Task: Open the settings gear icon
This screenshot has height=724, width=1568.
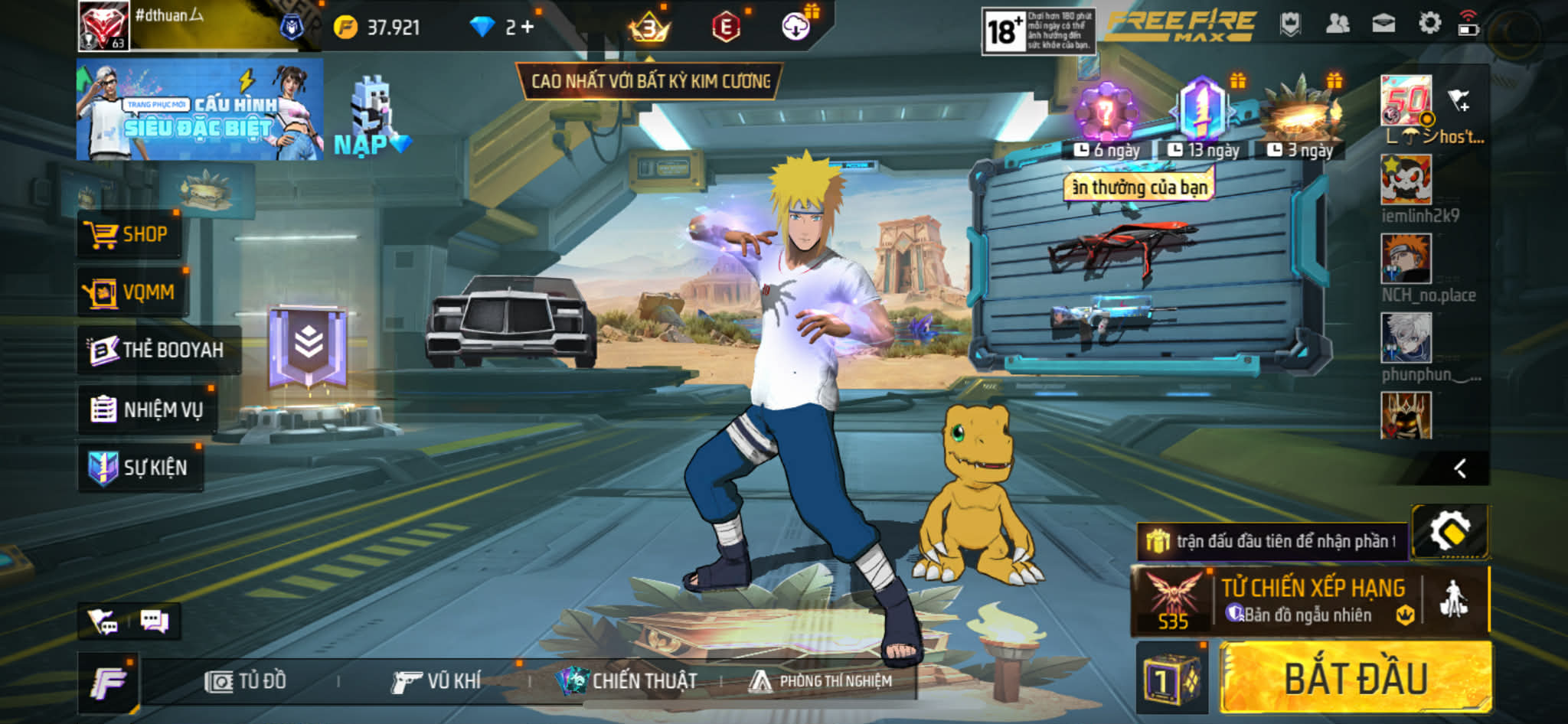Action: pyautogui.click(x=1429, y=24)
